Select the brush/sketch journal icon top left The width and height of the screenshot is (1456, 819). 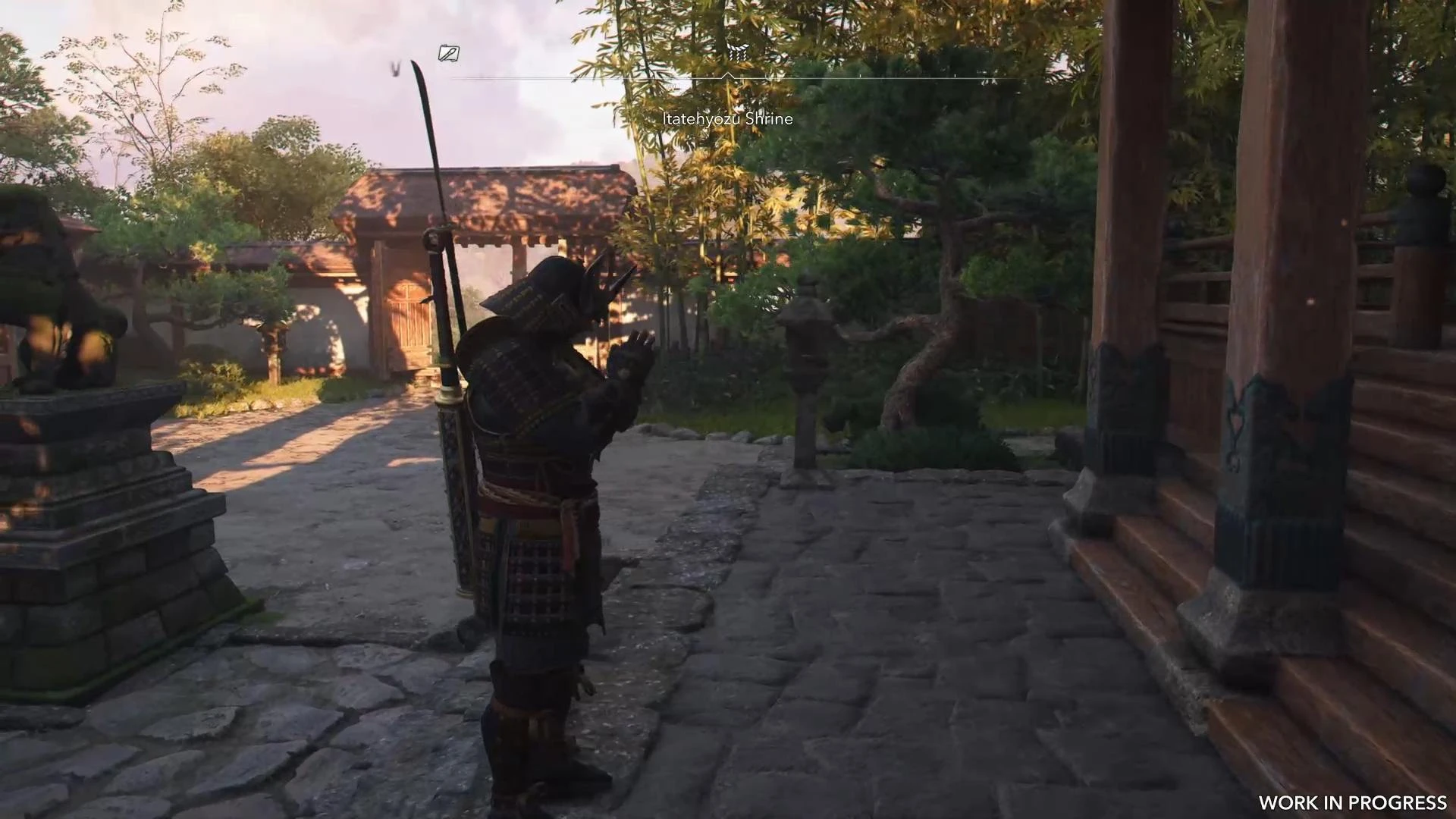(447, 53)
